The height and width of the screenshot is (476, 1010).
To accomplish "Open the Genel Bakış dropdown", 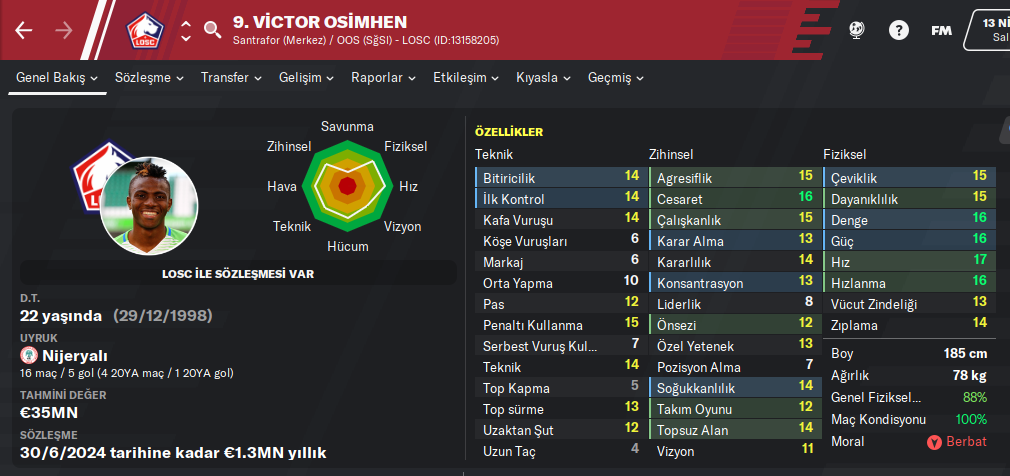I will click(x=57, y=77).
